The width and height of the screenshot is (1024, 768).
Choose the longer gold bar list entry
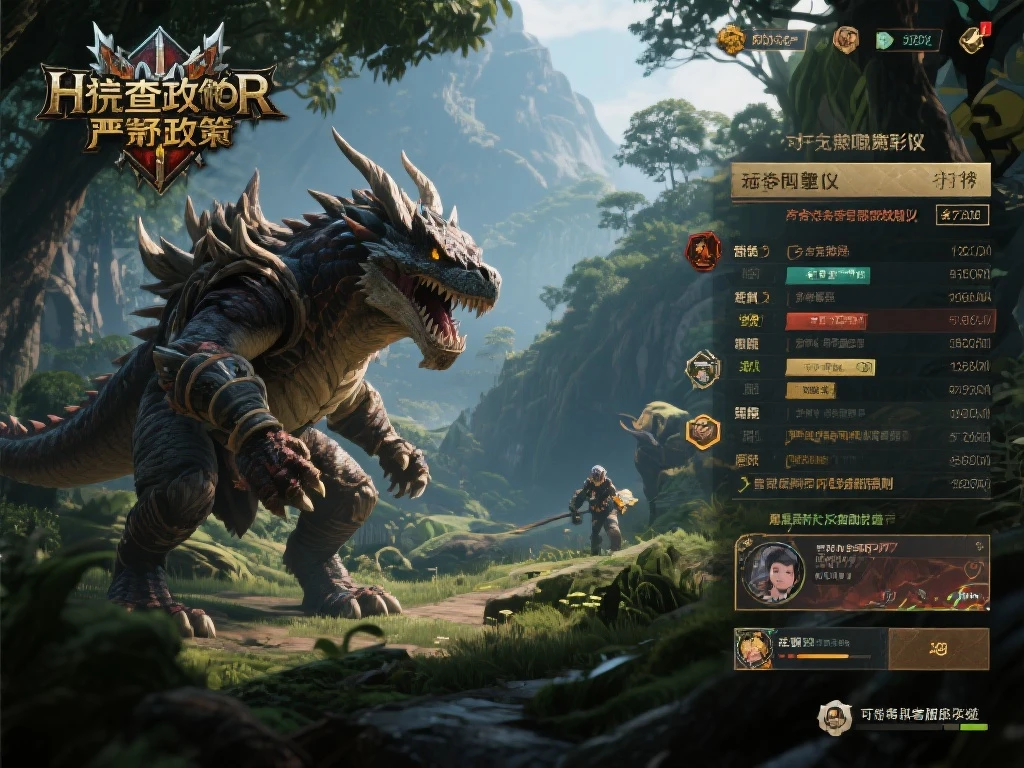pyautogui.click(x=830, y=367)
